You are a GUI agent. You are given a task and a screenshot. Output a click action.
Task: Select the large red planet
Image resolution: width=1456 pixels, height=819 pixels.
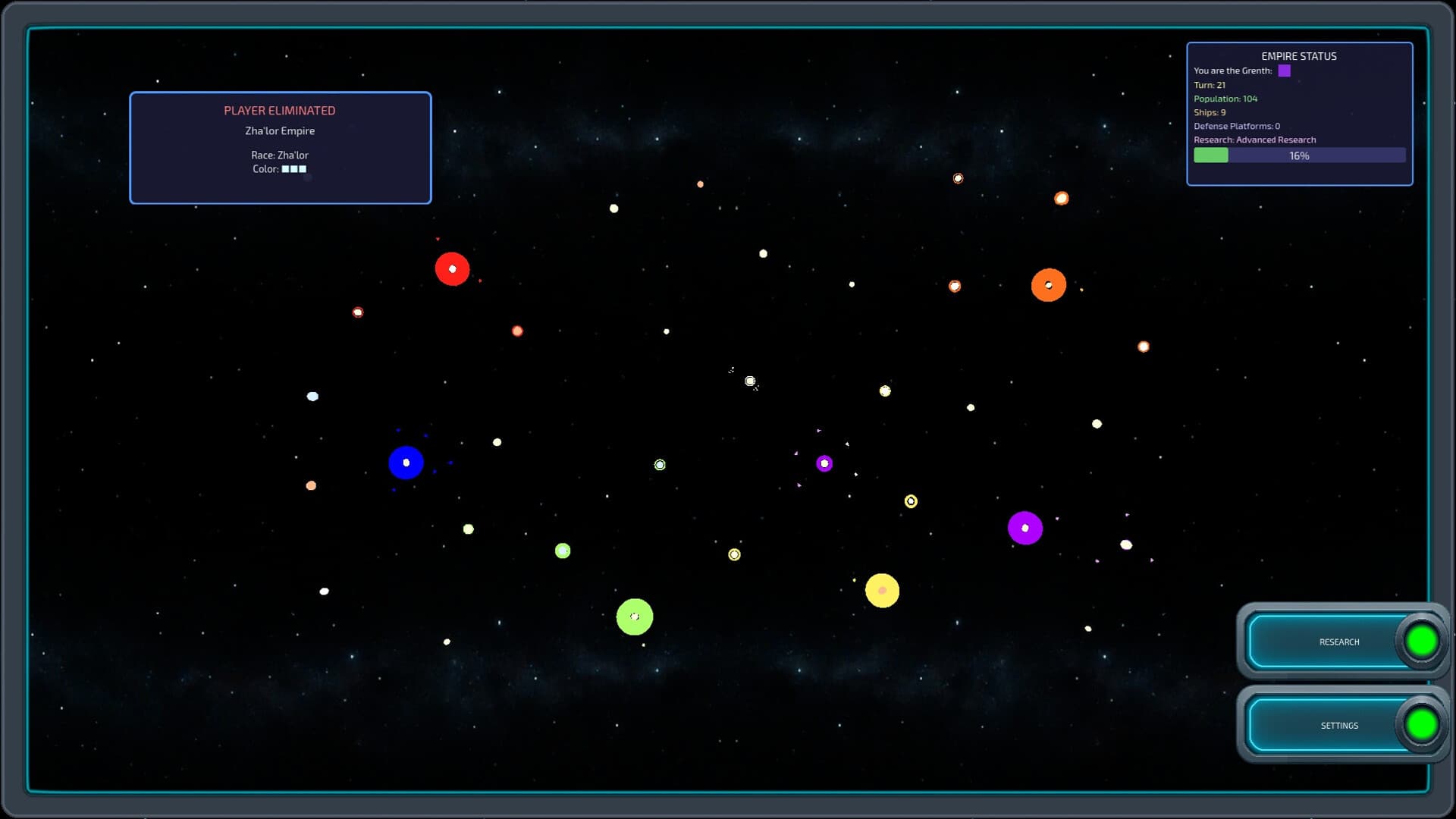click(453, 268)
